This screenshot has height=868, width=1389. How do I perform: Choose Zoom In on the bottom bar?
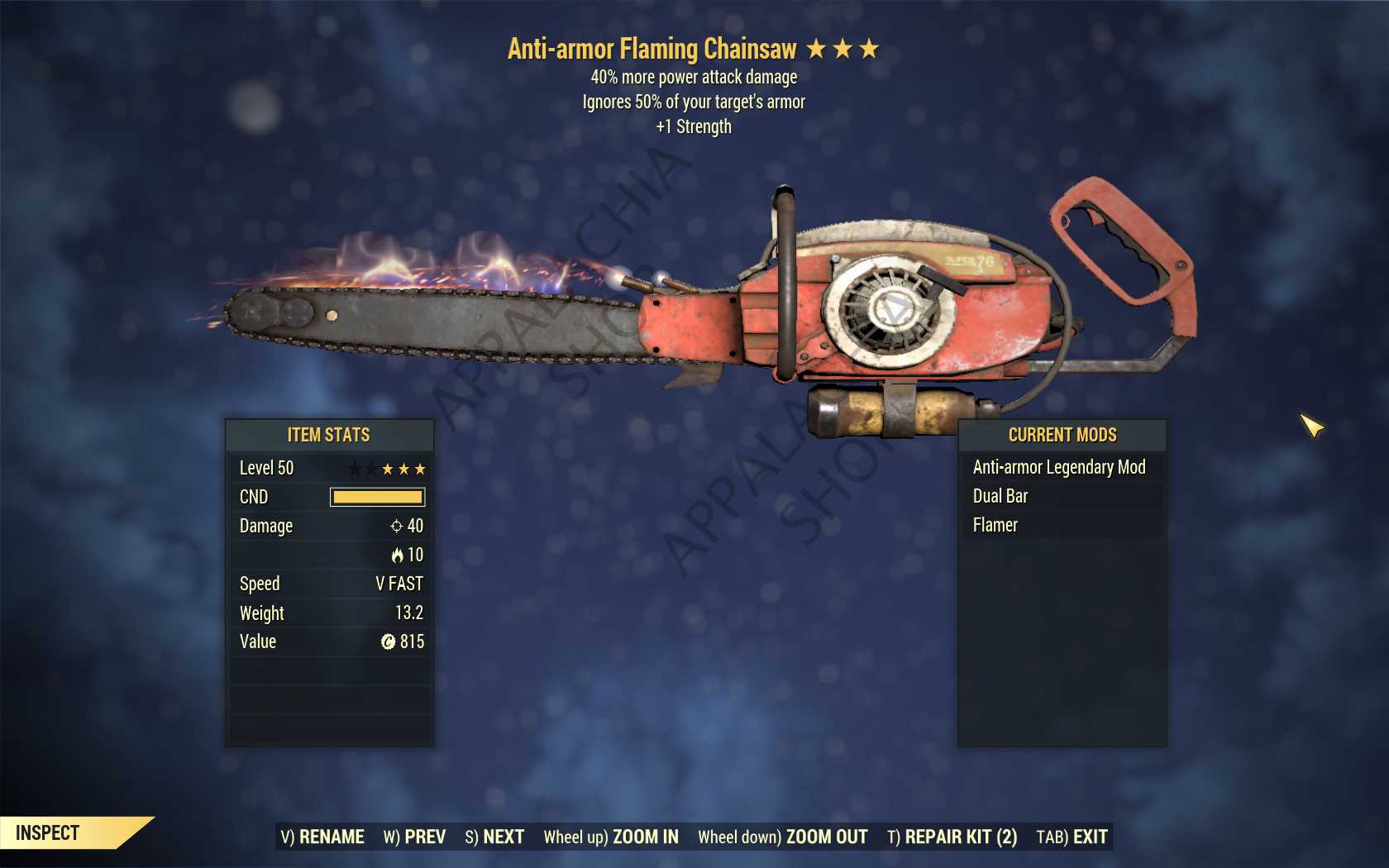[611, 837]
